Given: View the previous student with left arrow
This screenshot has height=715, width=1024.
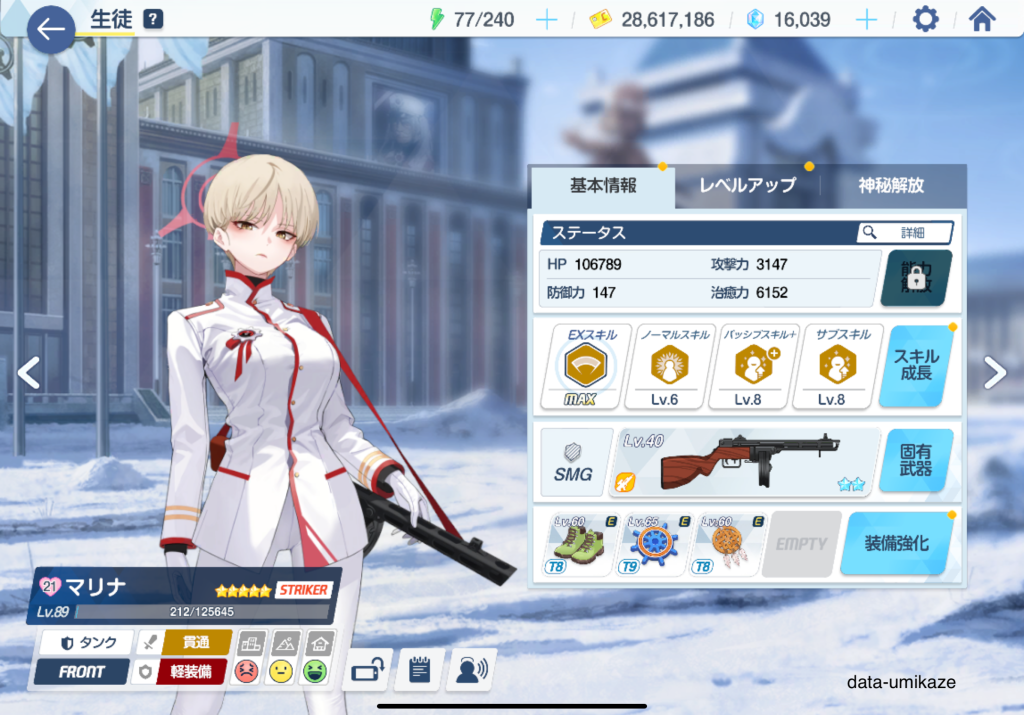Looking at the screenshot, I should click(x=29, y=373).
